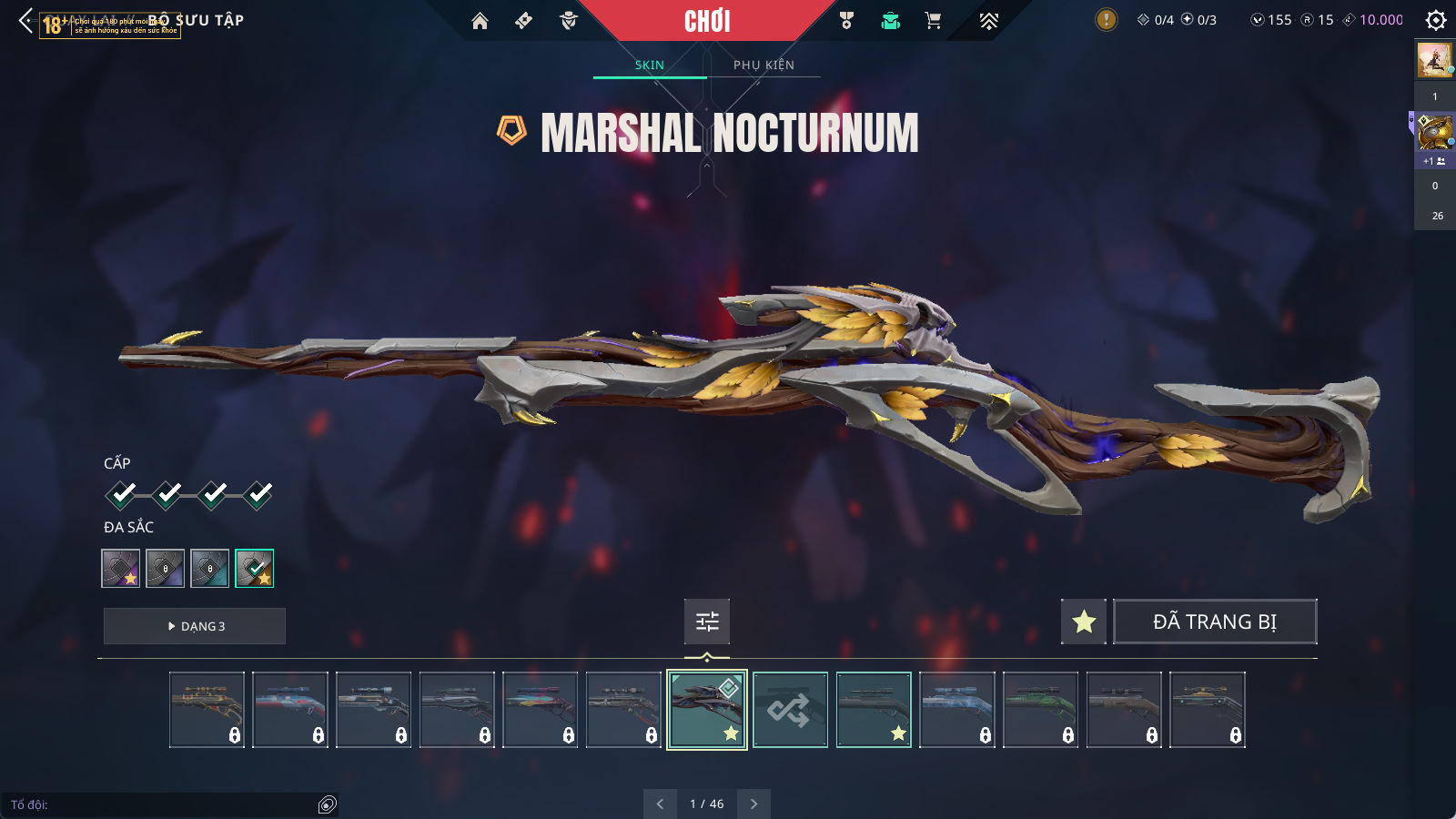Click the ĐÃ TRANG BỊ button

tap(1215, 622)
